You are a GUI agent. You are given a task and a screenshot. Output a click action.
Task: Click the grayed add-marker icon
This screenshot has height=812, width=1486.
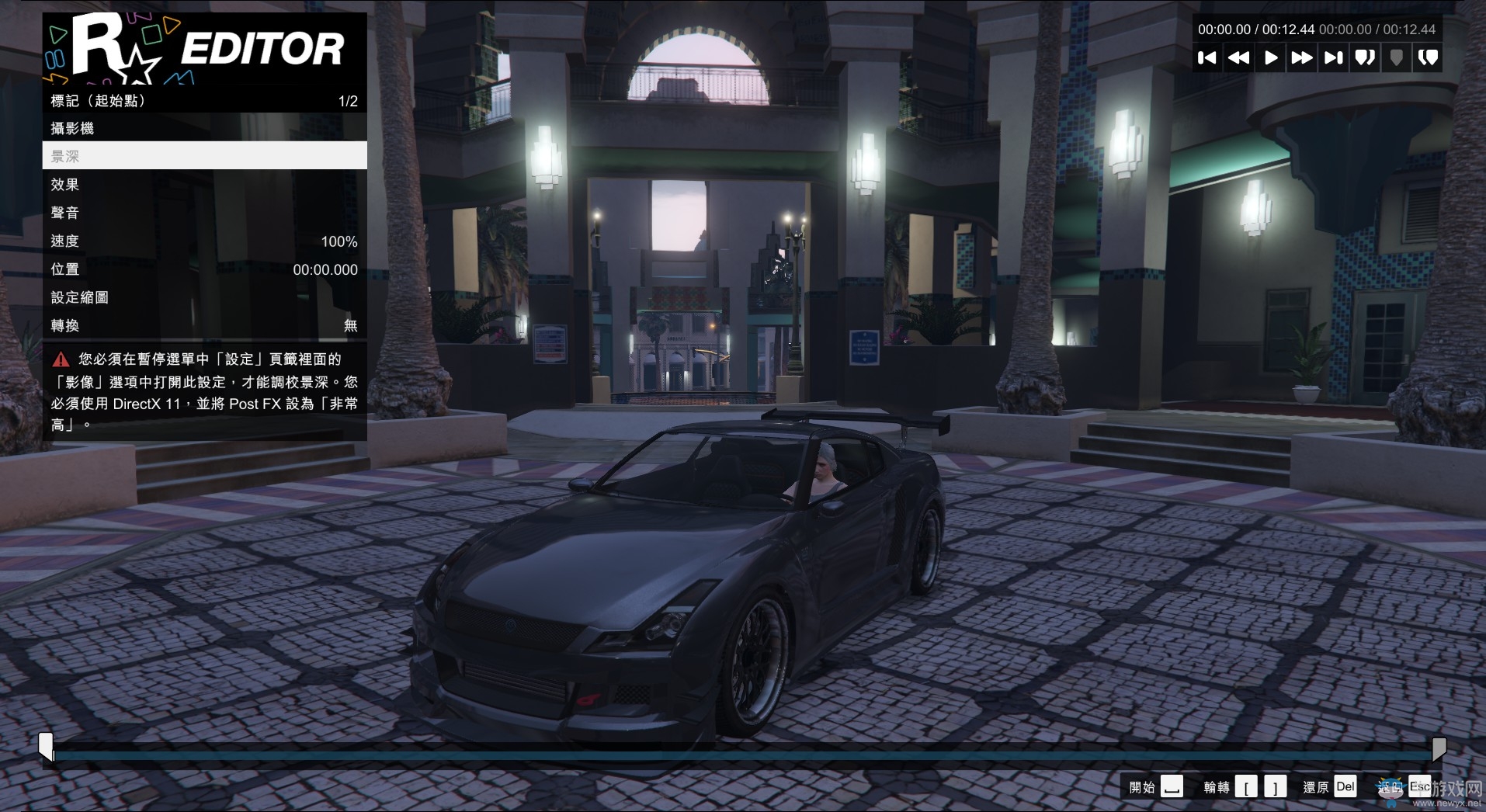click(1397, 57)
